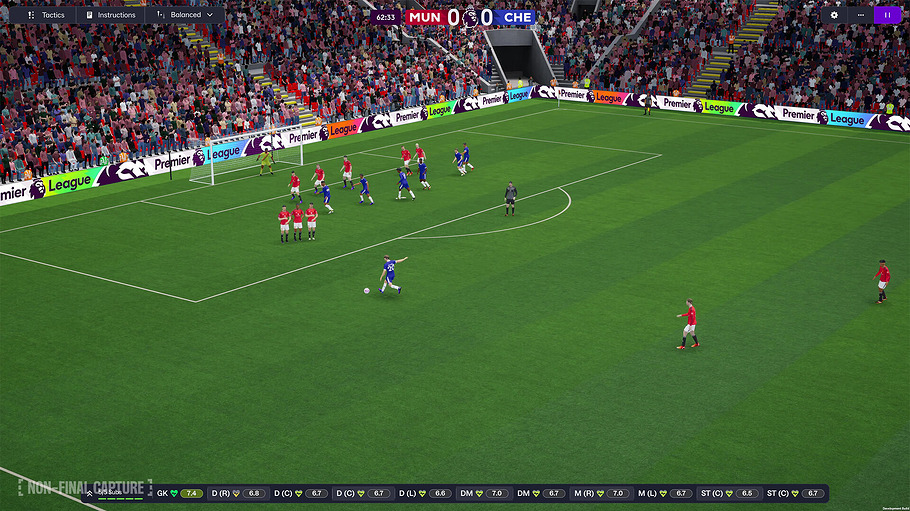910x511 pixels.
Task: Pause the match with the purple button
Action: point(887,15)
